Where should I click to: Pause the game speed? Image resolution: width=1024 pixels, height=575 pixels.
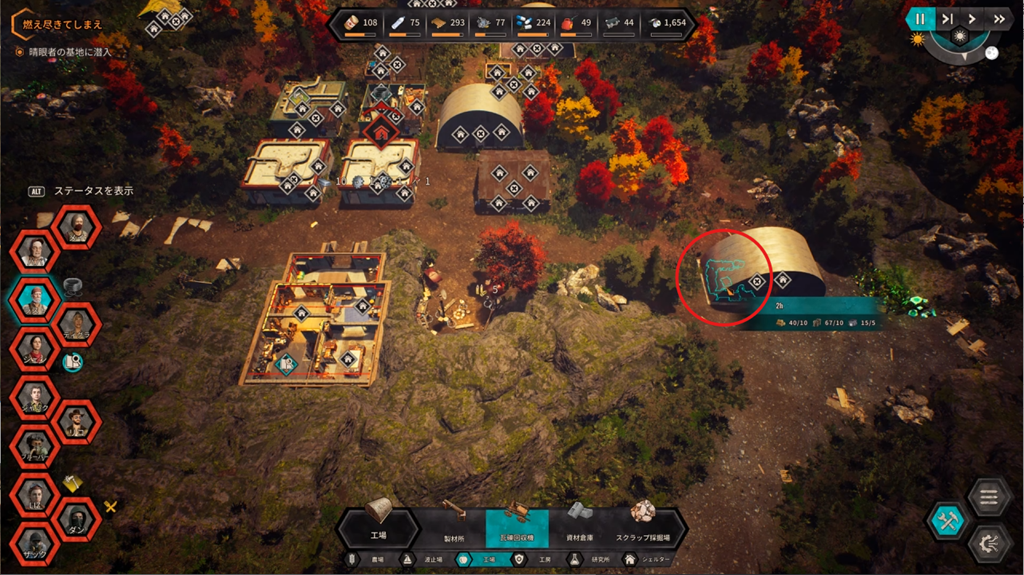pyautogui.click(x=919, y=18)
